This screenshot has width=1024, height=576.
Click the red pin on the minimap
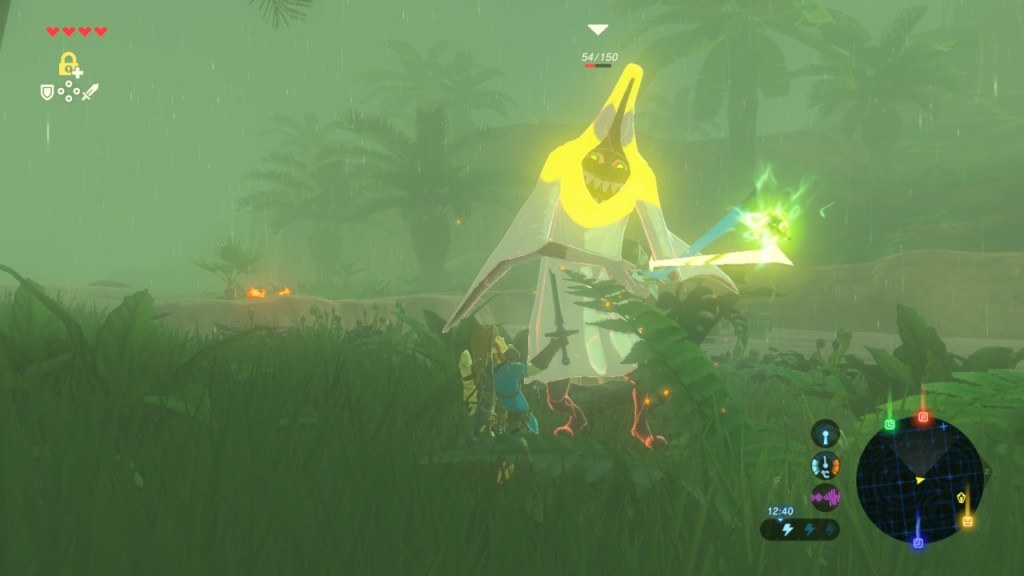(923, 417)
